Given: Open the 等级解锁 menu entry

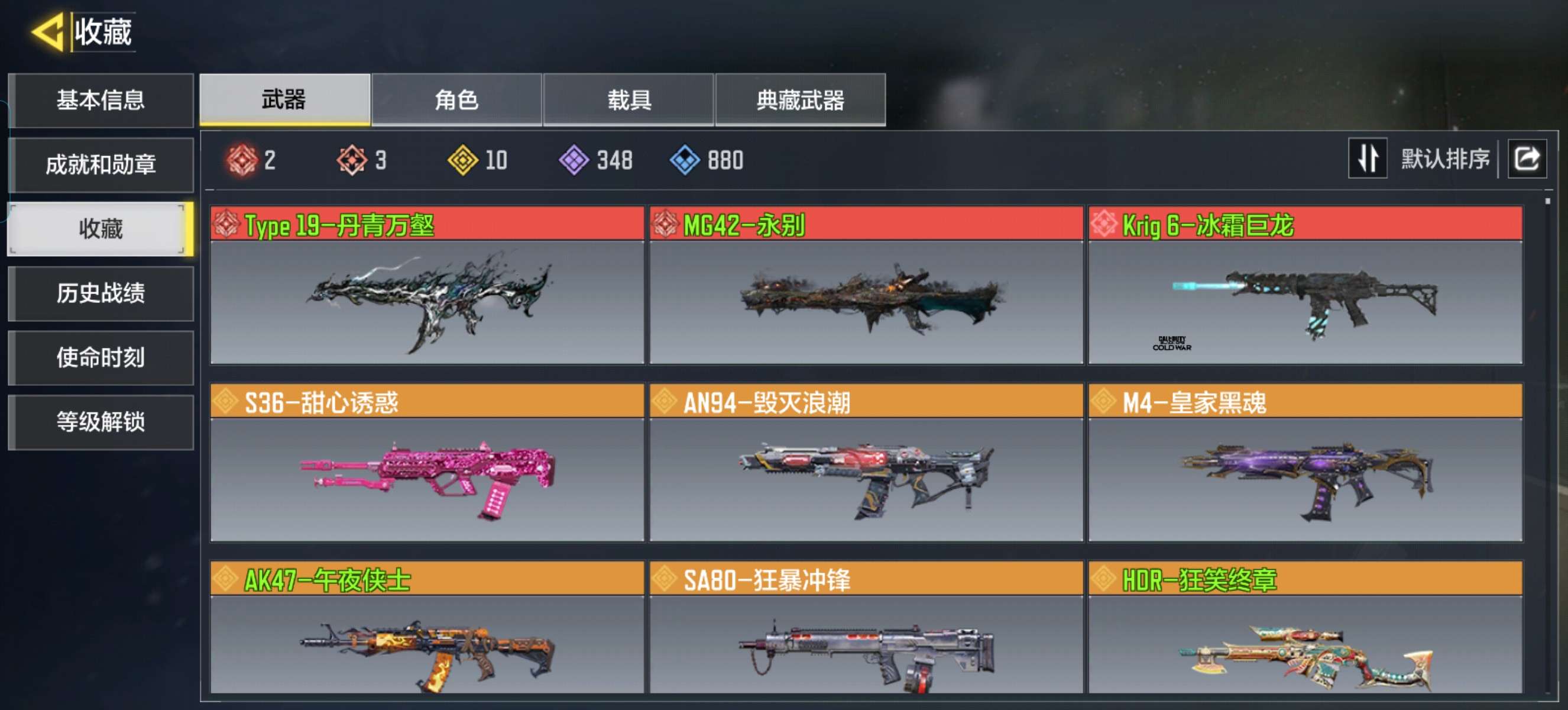Looking at the screenshot, I should click(x=101, y=422).
